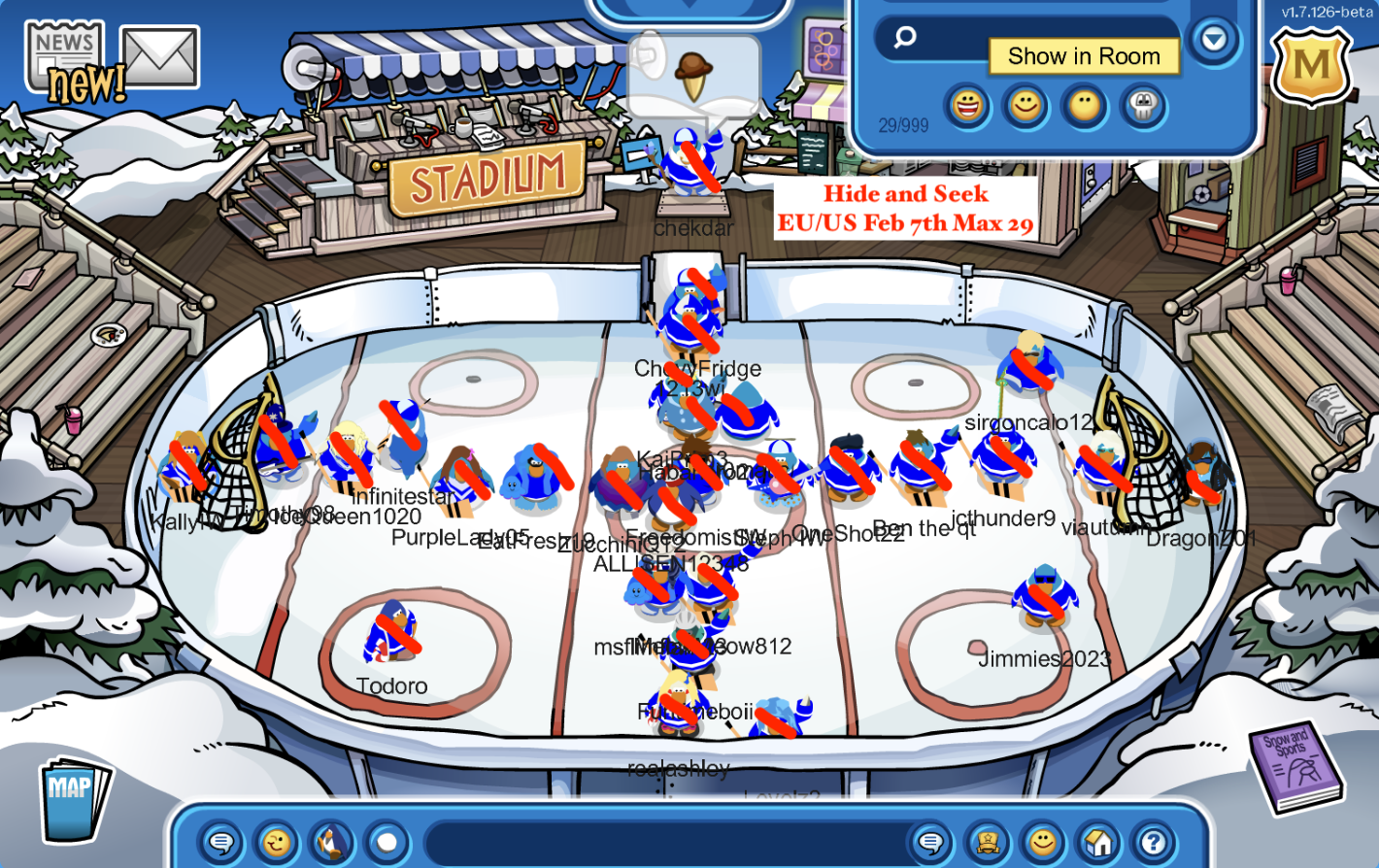Screen dimensions: 1379x868
Task: Throw a snowball using the toolbar button
Action: 387,842
